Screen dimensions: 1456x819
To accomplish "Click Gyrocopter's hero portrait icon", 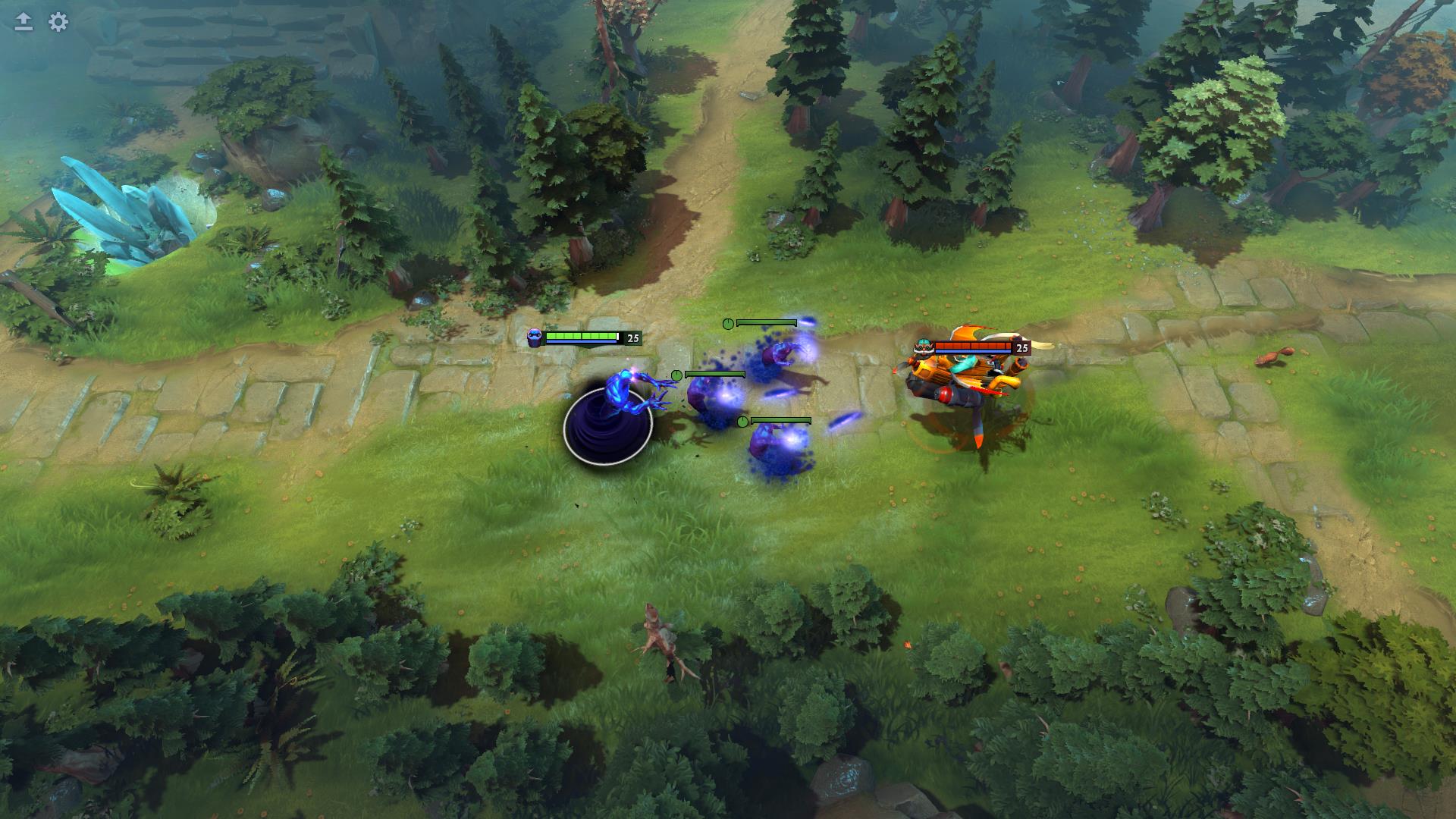I will point(924,347).
